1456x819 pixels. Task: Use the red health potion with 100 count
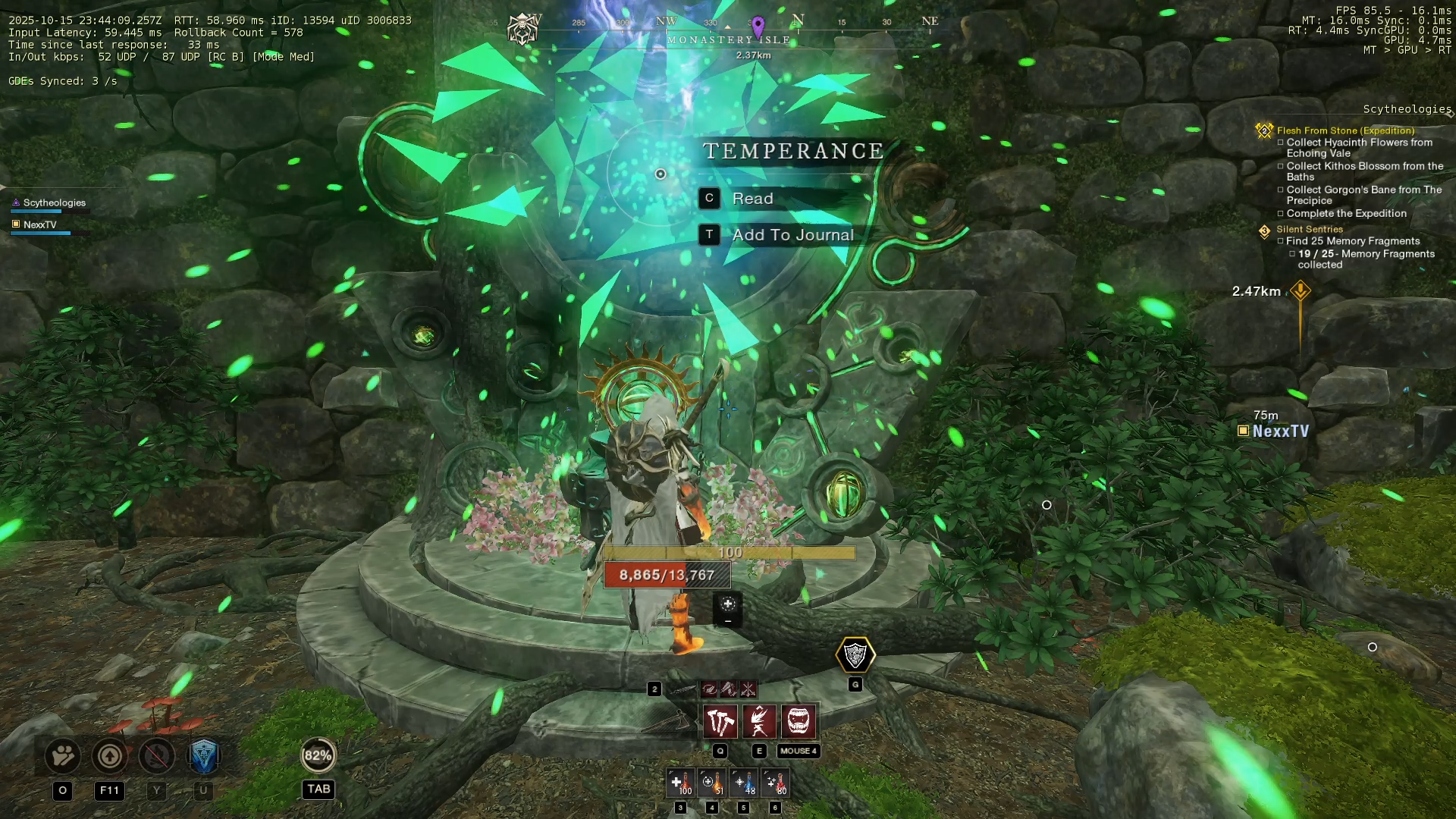coord(680,783)
